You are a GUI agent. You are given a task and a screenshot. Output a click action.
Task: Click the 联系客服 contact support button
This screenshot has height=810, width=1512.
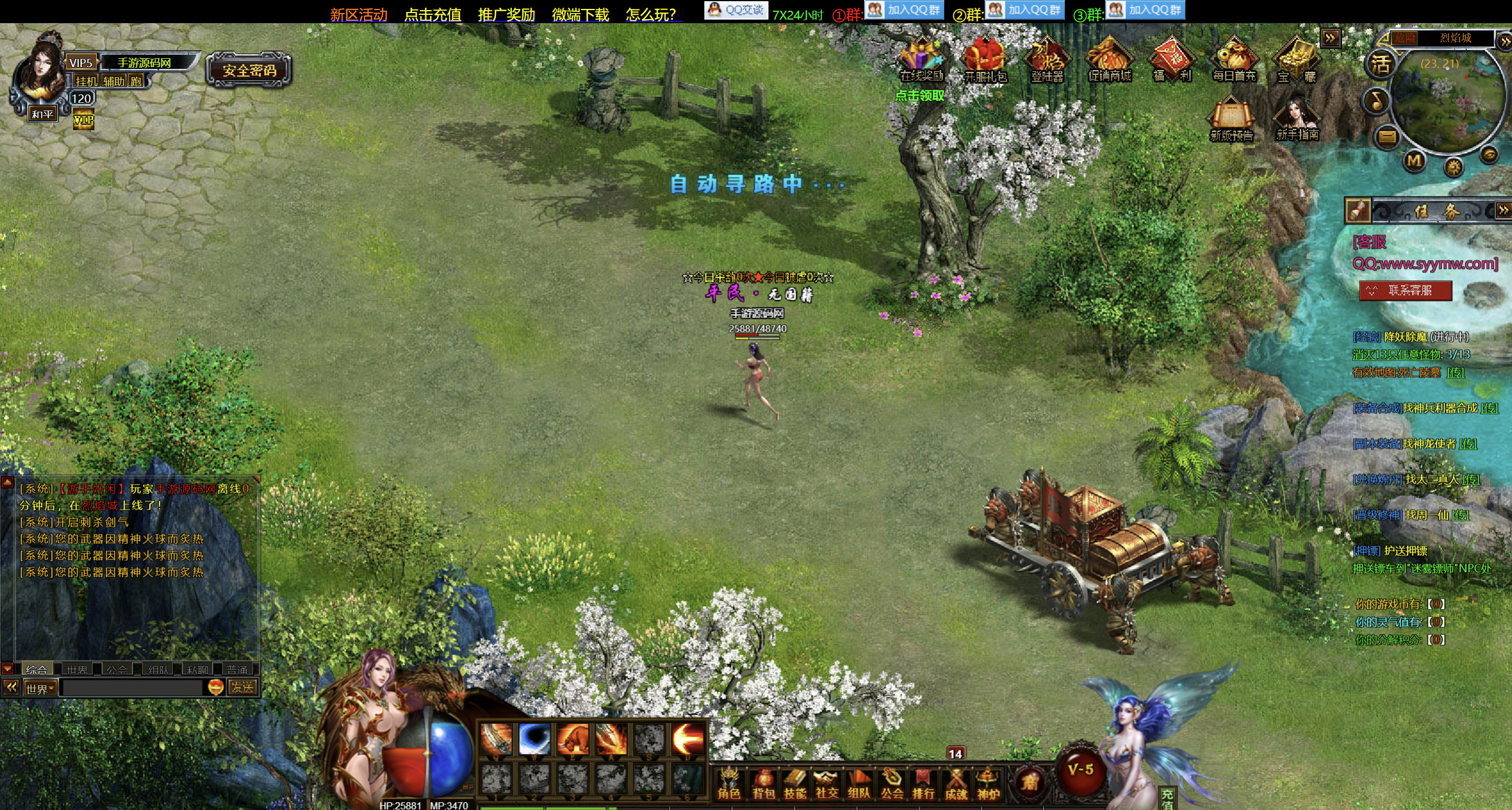coord(1406,290)
